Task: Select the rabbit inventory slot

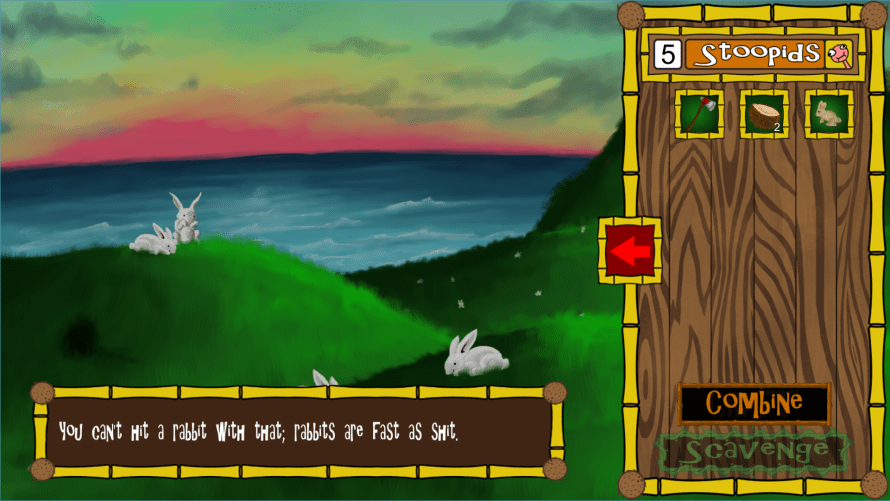Action: point(829,114)
